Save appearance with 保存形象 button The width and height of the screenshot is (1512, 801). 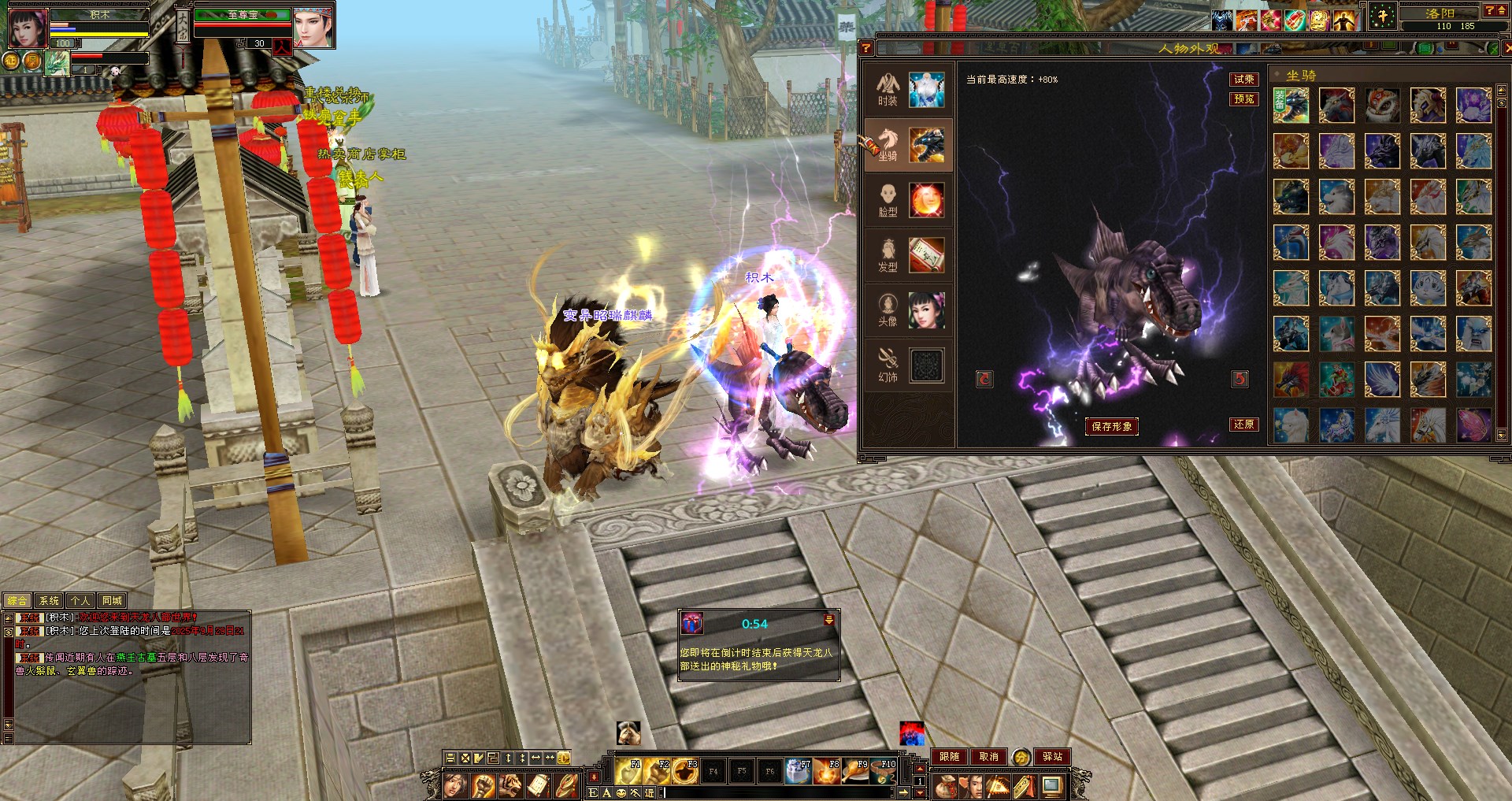click(x=1111, y=426)
